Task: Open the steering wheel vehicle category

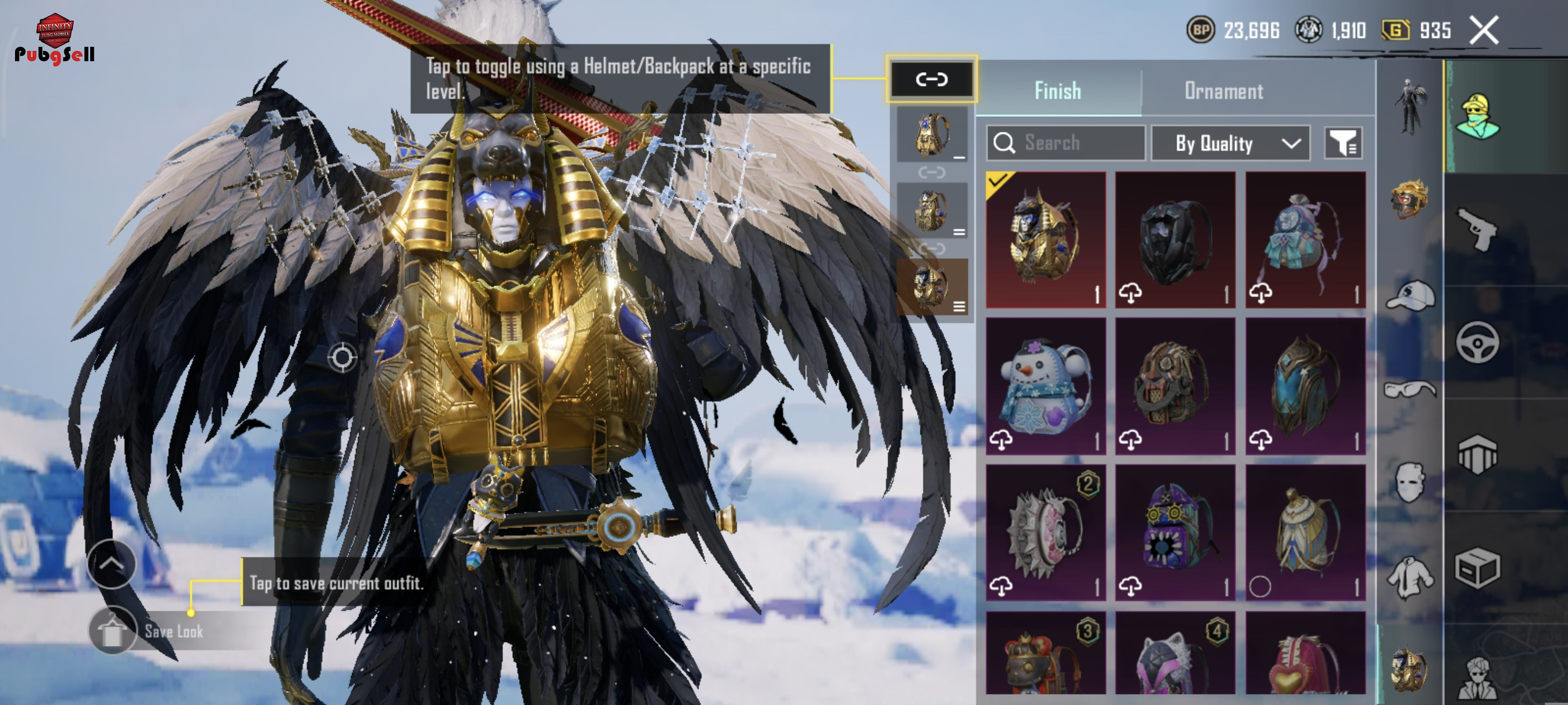Action: click(1477, 343)
